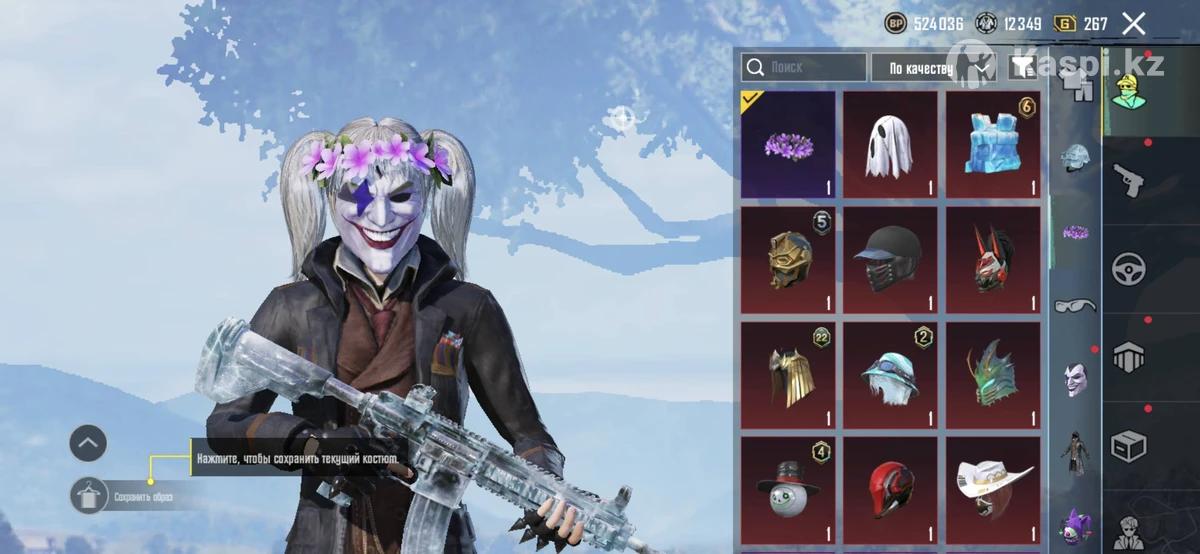Pick the golden armored helmet
1200x554 pixels.
pos(788,259)
